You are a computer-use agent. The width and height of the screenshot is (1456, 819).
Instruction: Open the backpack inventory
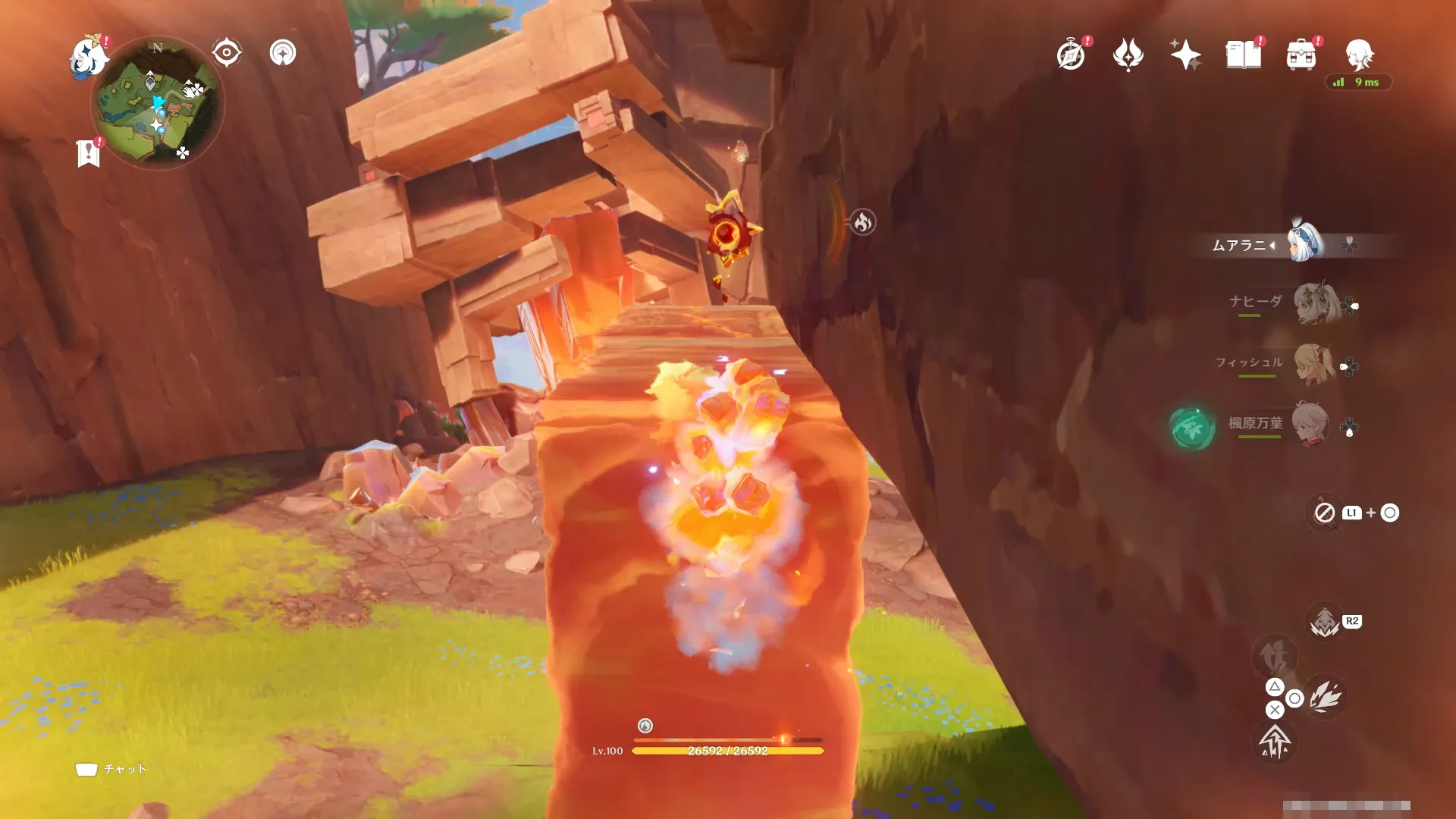click(1301, 55)
